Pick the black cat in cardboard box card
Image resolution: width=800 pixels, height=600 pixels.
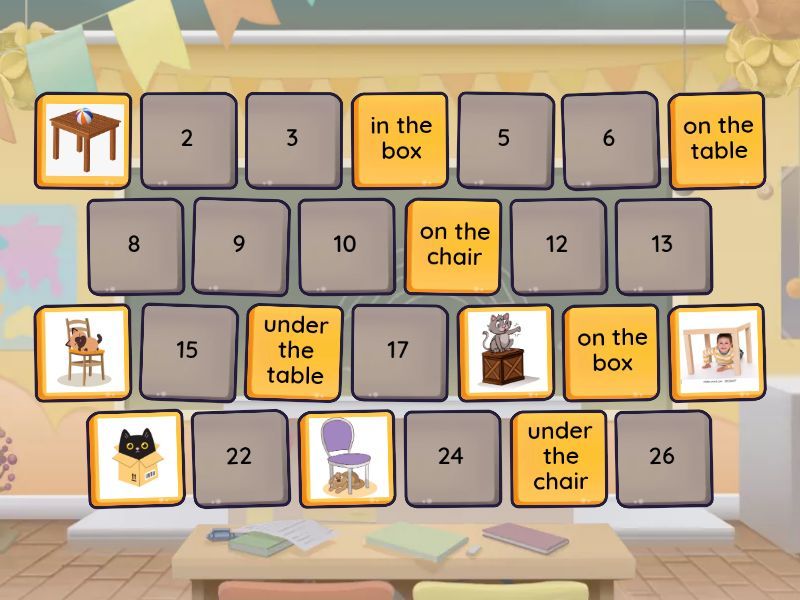click(x=136, y=457)
